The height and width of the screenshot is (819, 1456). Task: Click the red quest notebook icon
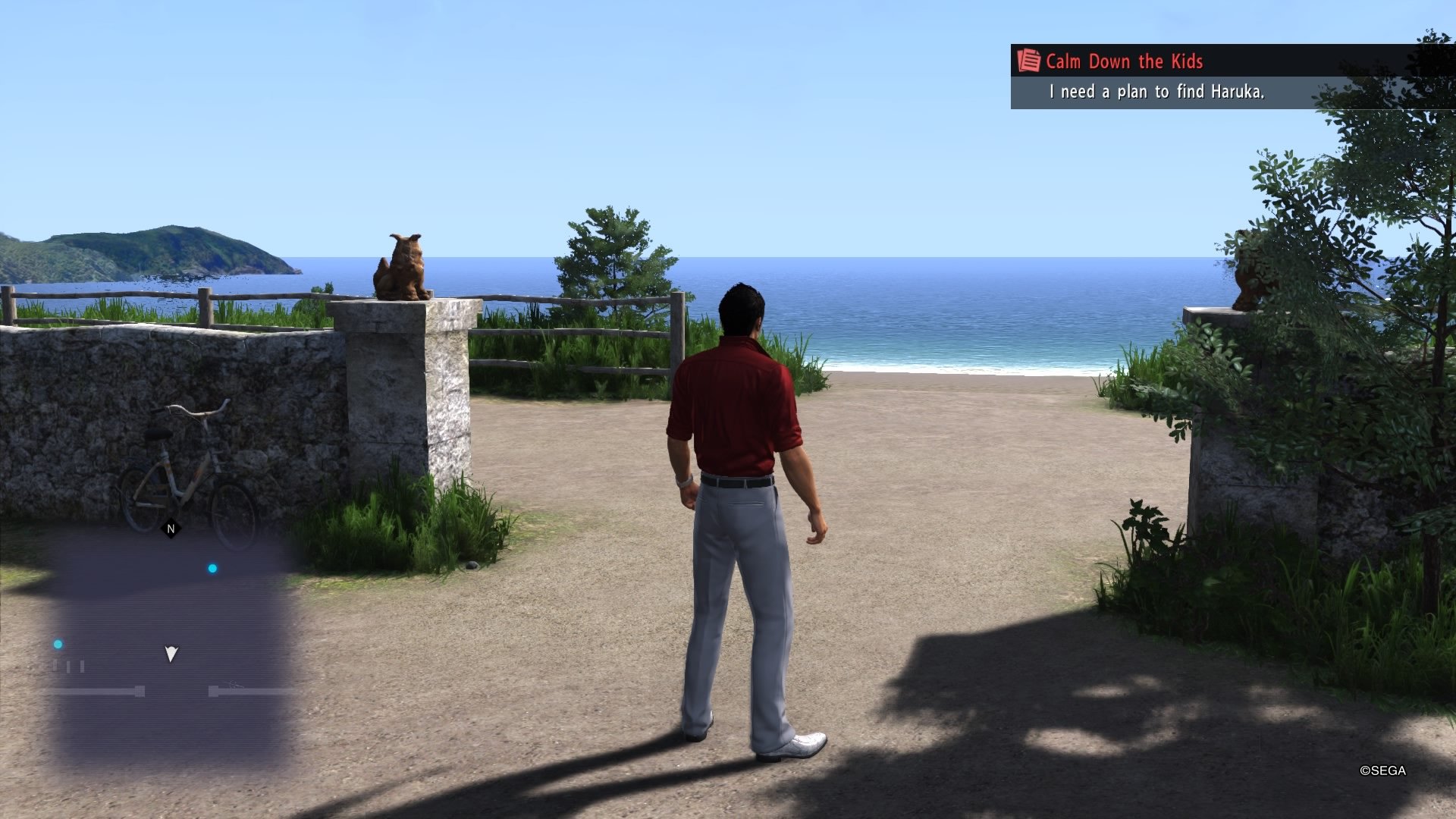click(1029, 62)
